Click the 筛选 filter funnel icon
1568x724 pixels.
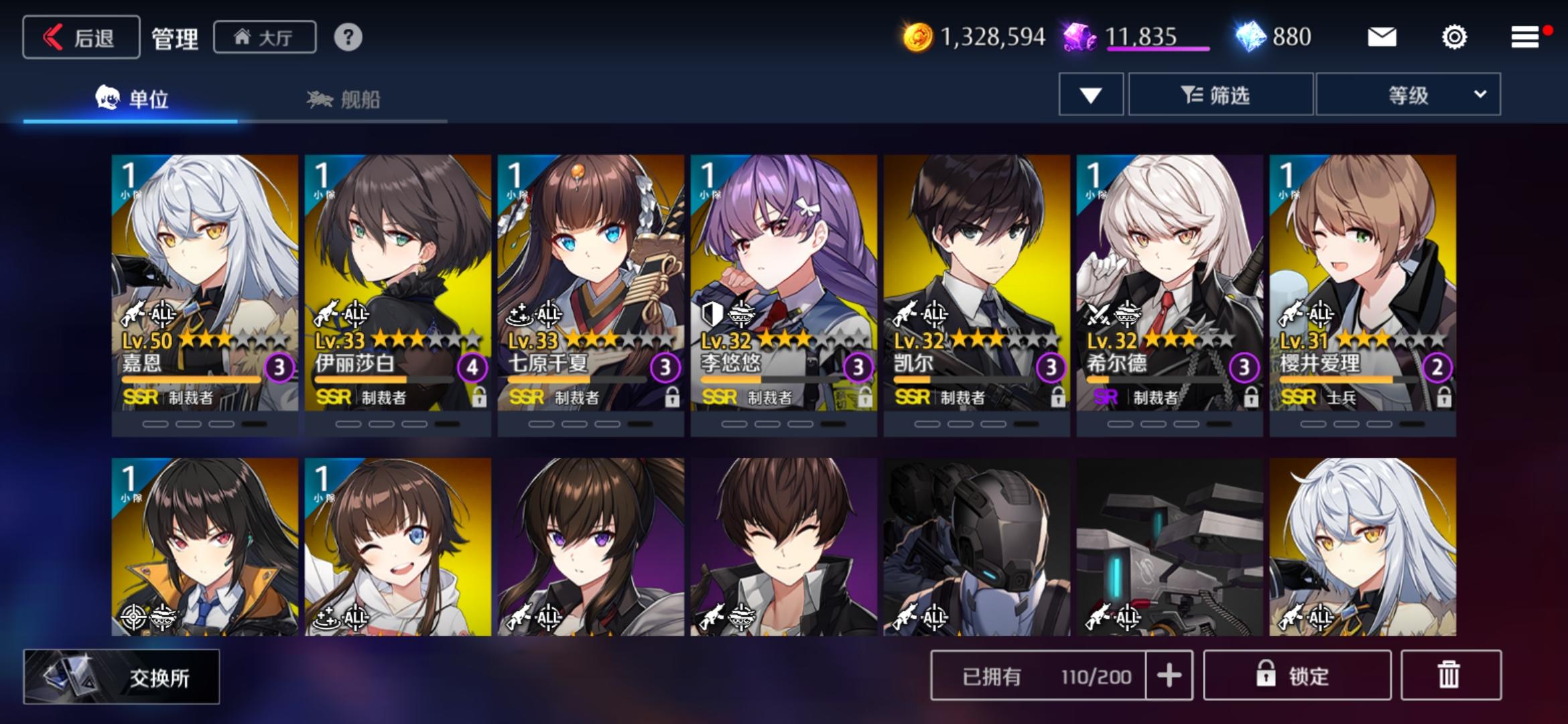click(x=1192, y=95)
